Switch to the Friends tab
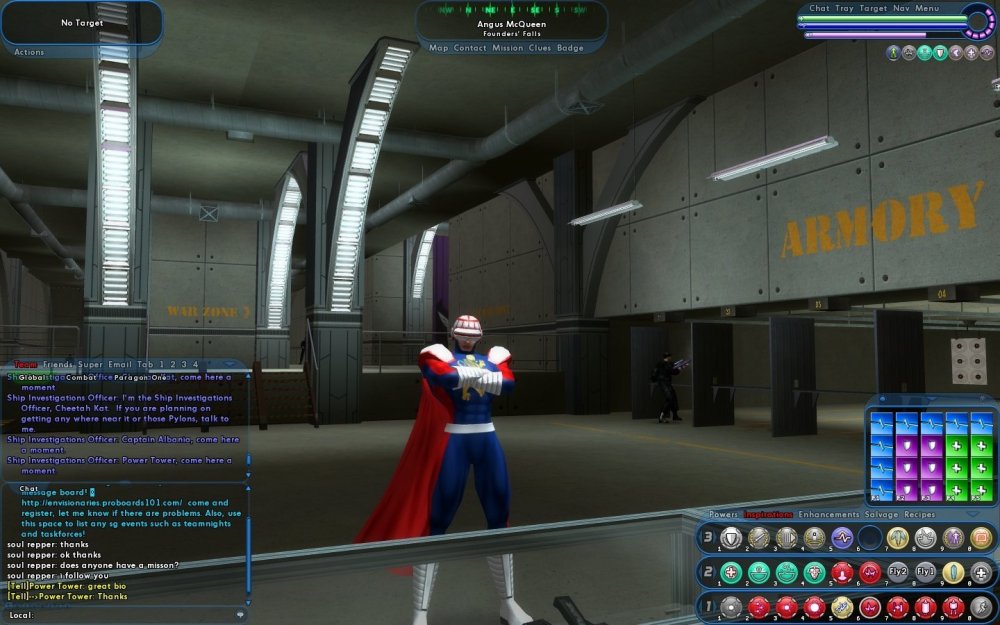 click(x=58, y=365)
